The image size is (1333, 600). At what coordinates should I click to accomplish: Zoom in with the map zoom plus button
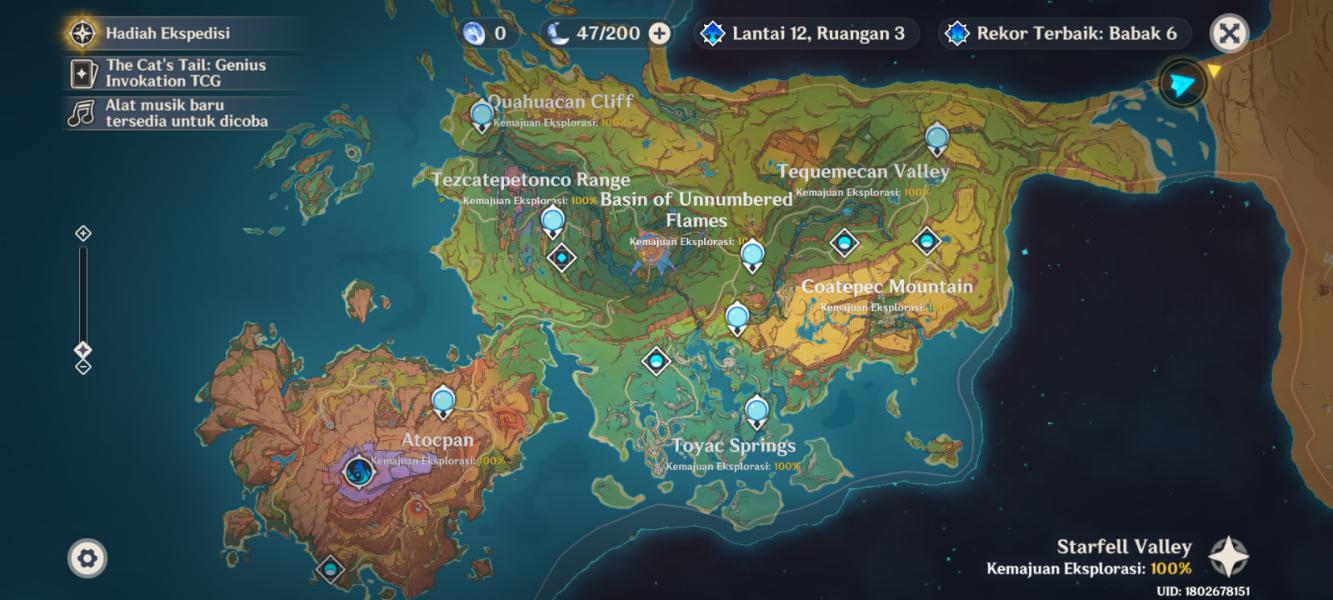click(83, 233)
